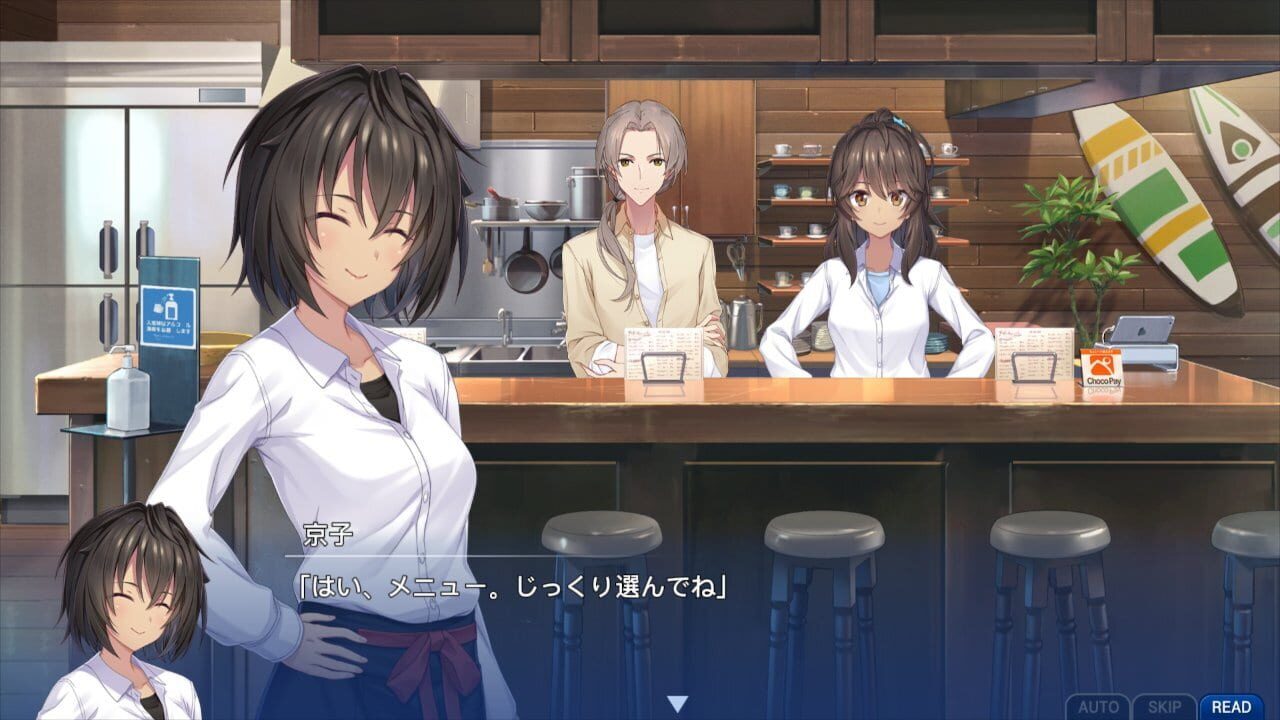This screenshot has width=1280, height=720.
Task: Enable AUTO mode
Action: 1100,705
